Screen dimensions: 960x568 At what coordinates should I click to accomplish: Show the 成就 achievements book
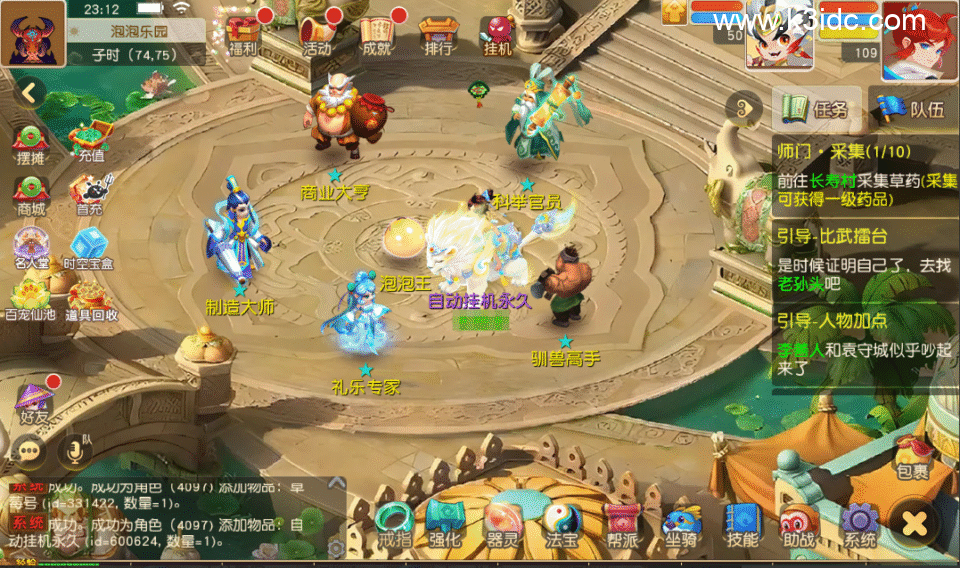377,33
